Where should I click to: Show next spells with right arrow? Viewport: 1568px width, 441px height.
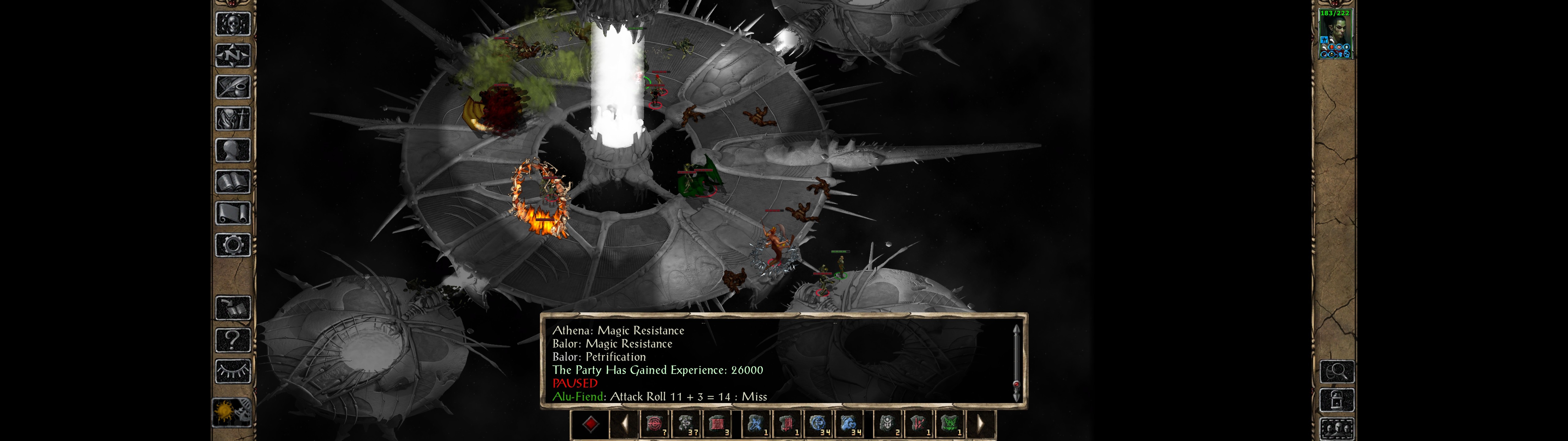click(x=980, y=424)
